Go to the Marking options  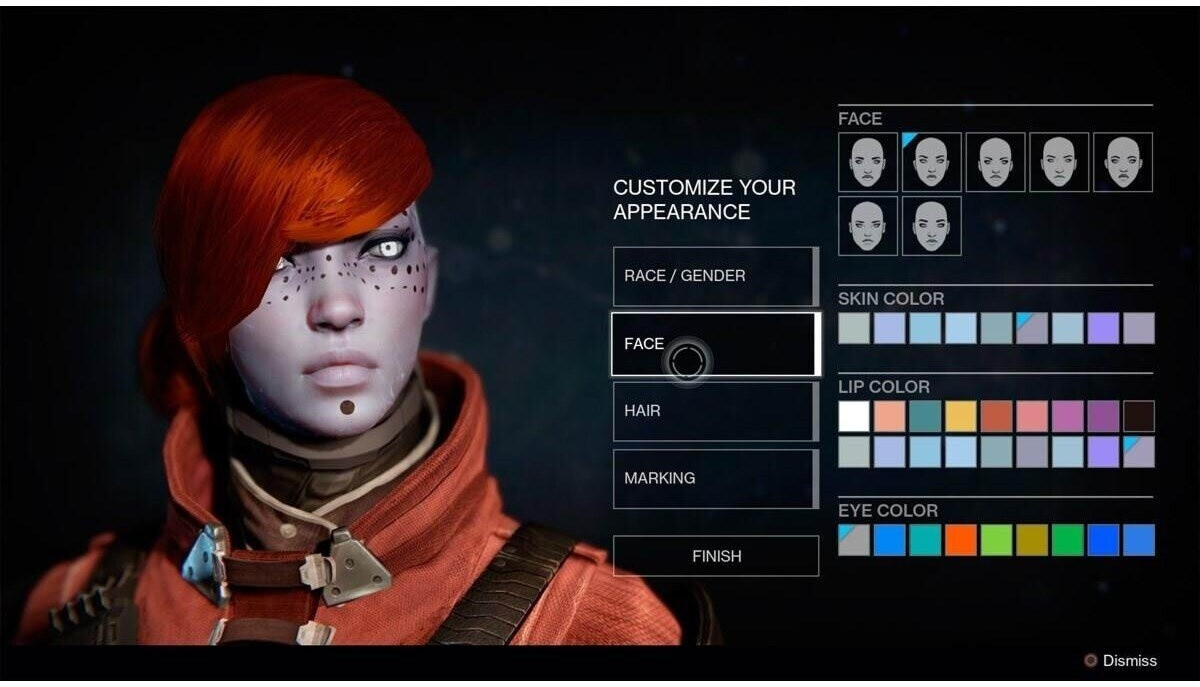click(x=715, y=478)
